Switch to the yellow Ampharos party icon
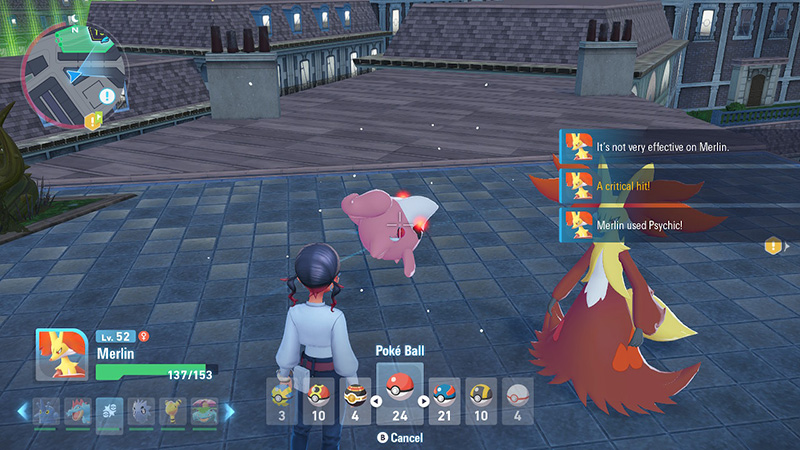800x450 pixels. (172, 411)
